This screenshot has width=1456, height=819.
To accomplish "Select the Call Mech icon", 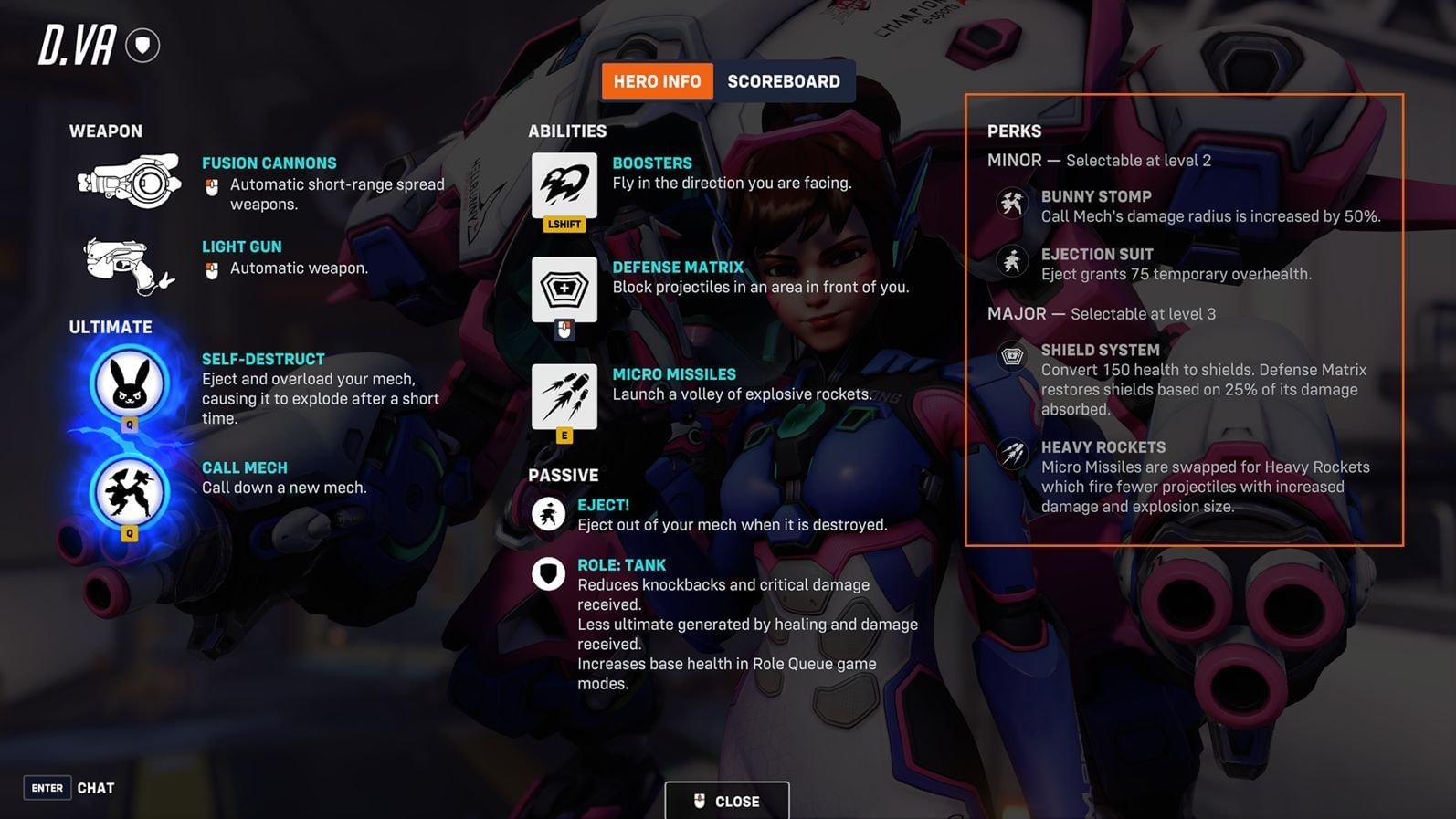I will (x=128, y=491).
